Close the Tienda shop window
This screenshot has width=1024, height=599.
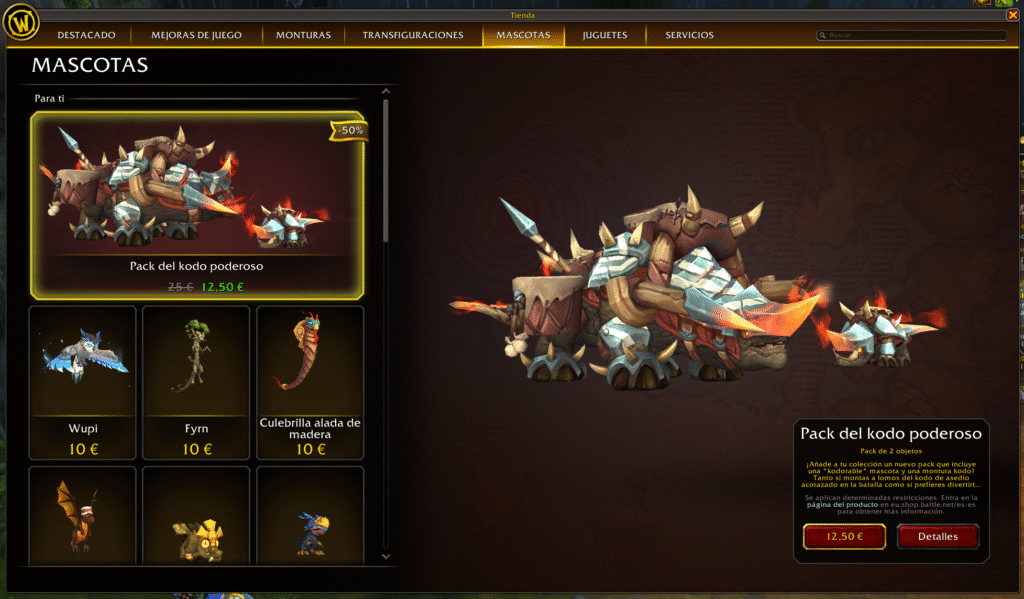(x=1013, y=15)
